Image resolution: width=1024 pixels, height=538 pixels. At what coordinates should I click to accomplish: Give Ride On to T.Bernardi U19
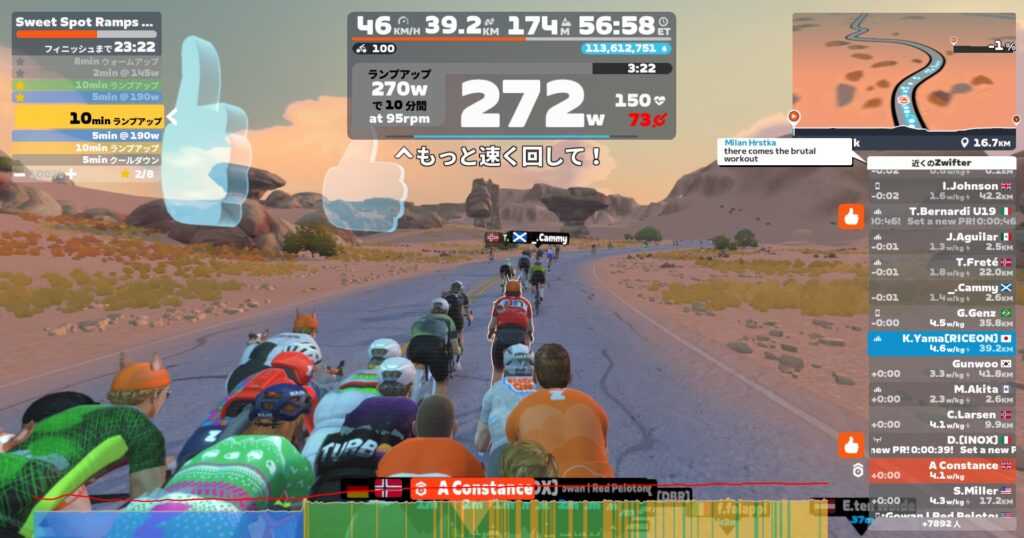click(851, 215)
